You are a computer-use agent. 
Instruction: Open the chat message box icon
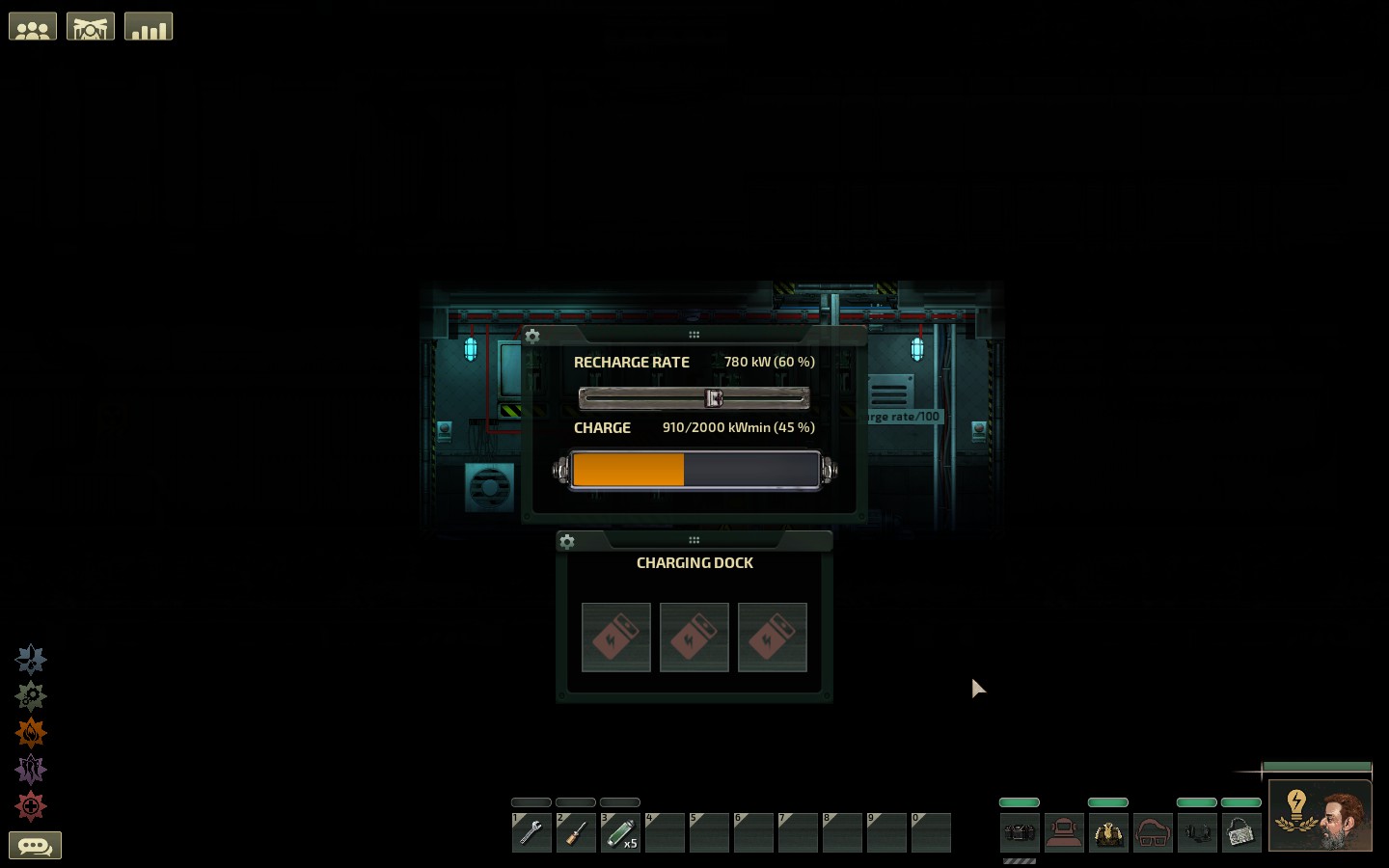point(36,845)
